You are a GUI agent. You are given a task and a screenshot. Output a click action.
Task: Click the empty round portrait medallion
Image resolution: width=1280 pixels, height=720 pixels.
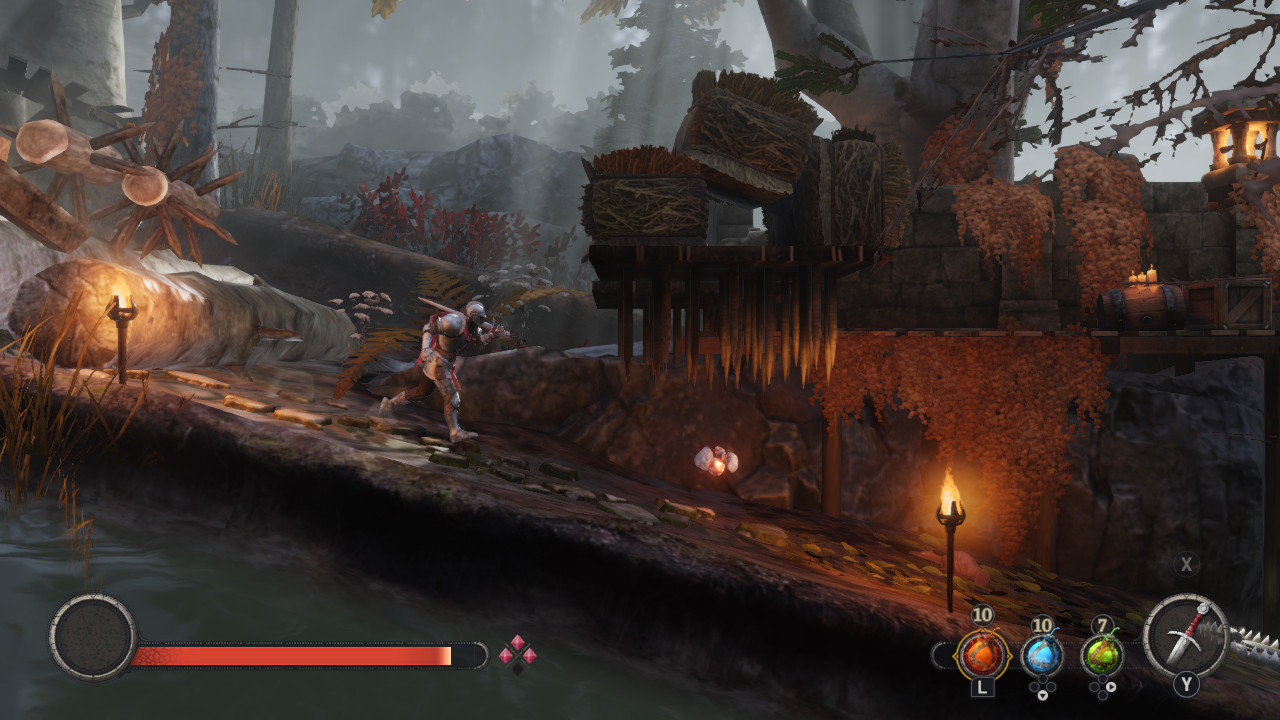point(93,637)
